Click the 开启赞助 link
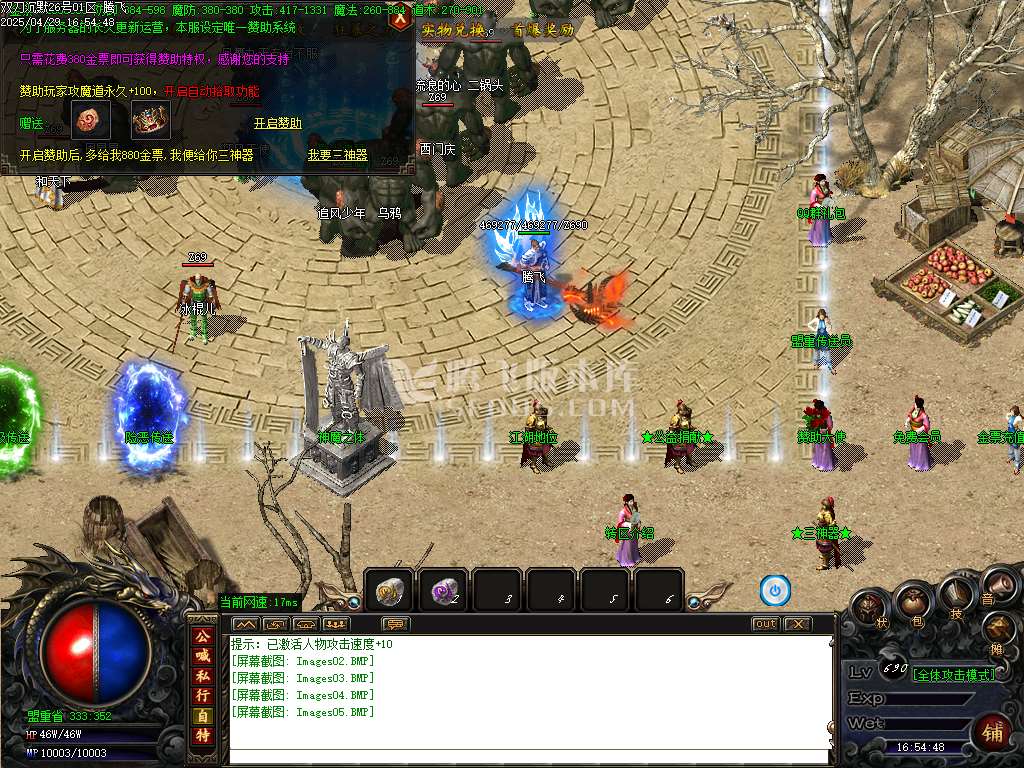 point(277,123)
